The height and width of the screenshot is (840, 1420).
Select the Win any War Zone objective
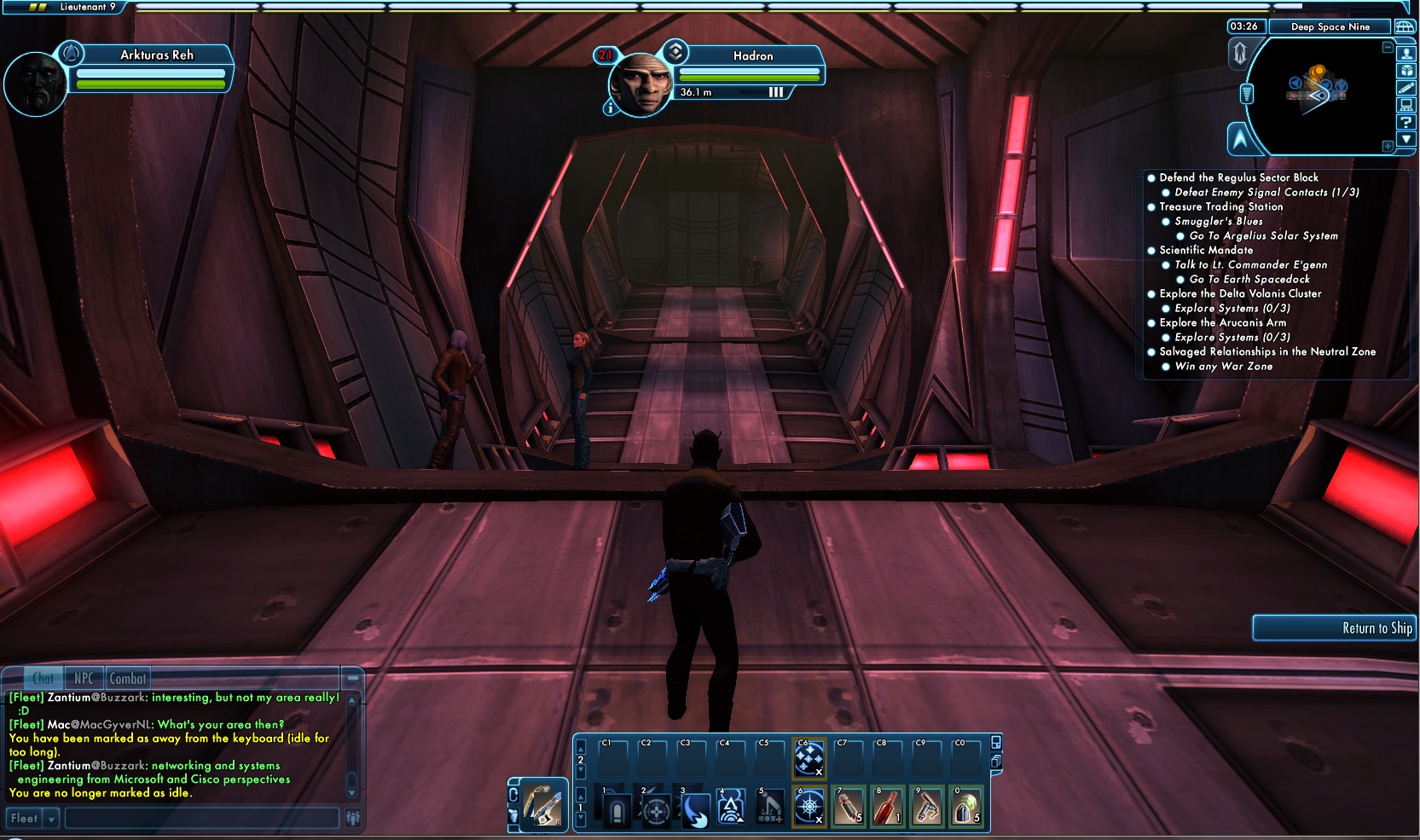point(1223,367)
